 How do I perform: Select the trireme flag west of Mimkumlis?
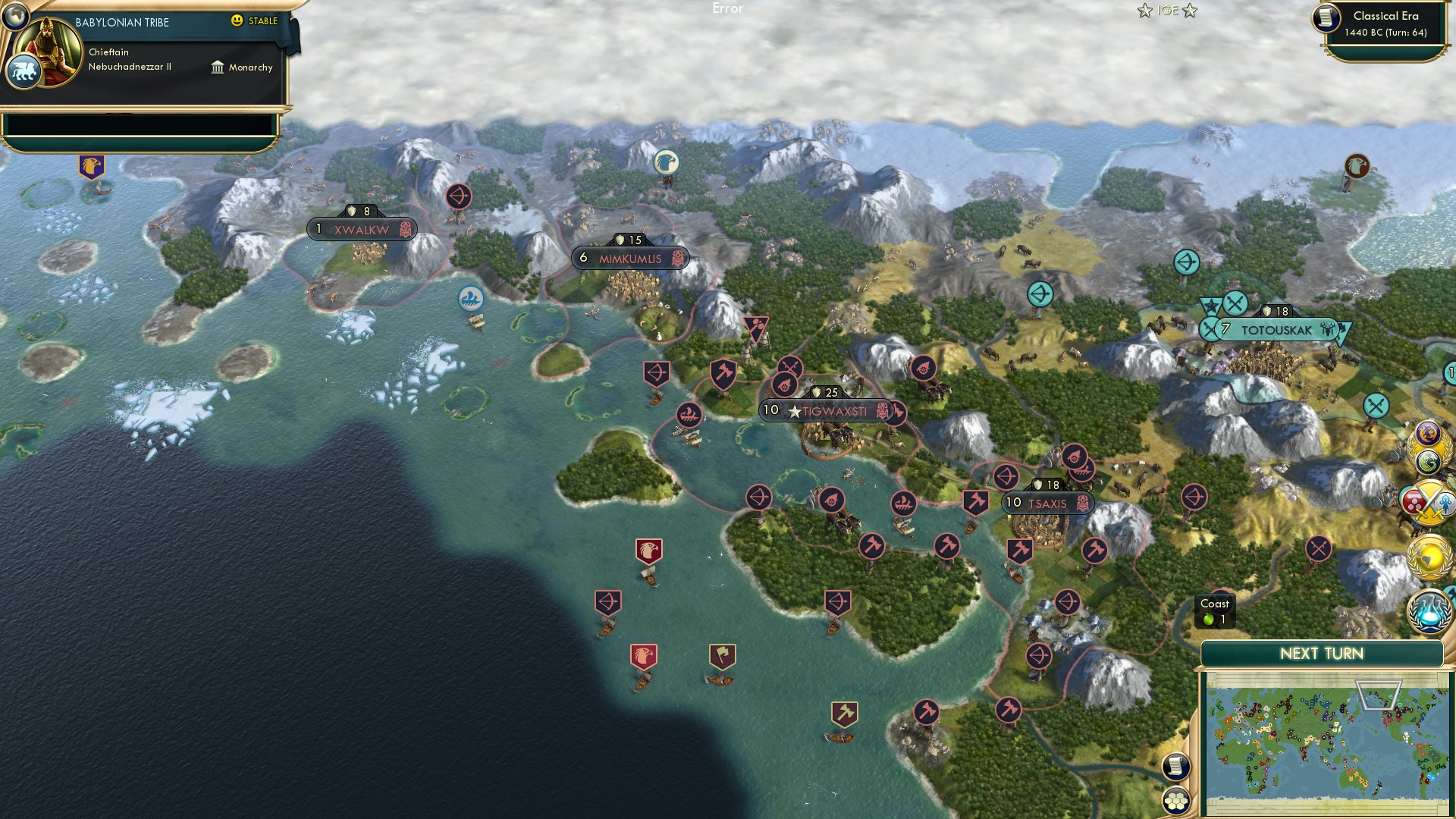tap(469, 298)
